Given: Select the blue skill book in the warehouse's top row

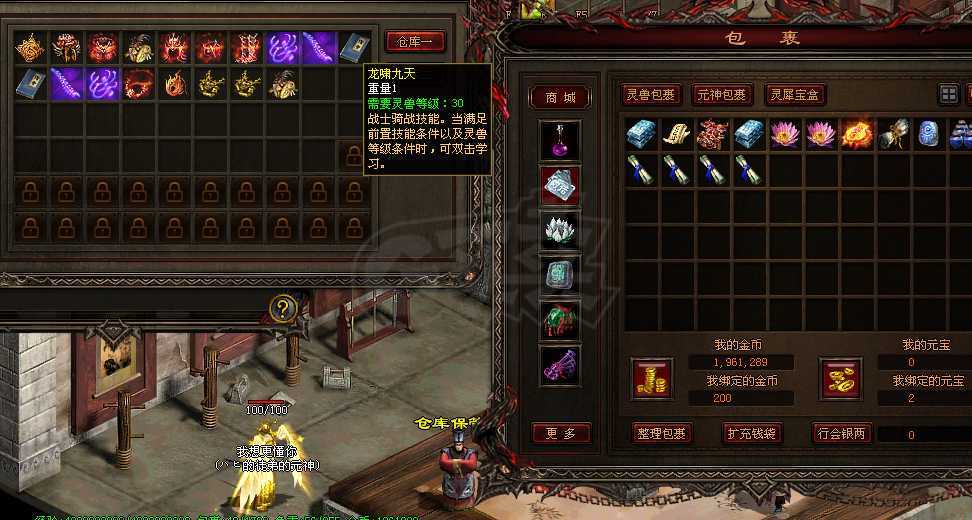Looking at the screenshot, I should pyautogui.click(x=354, y=48).
